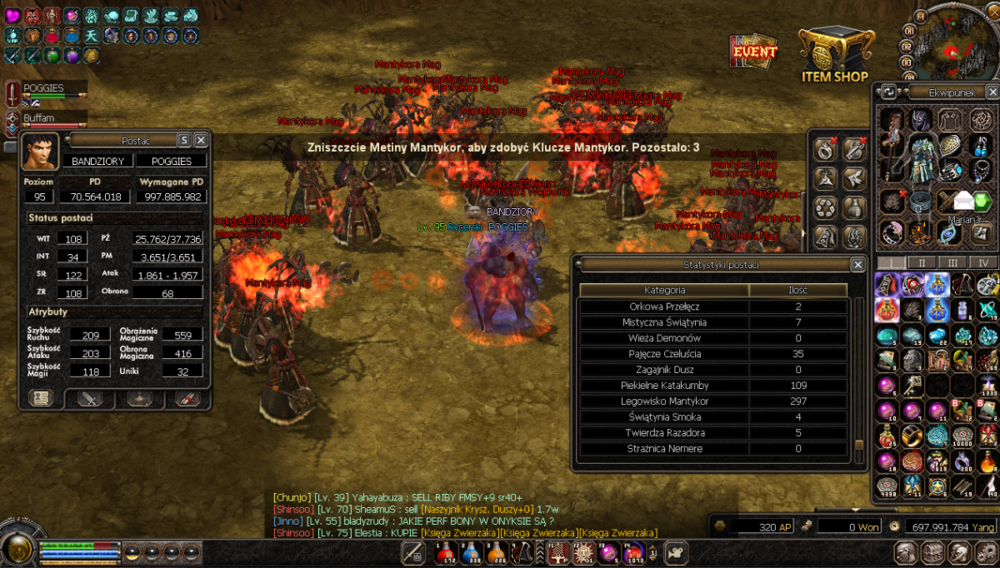Switch to inventory page IV
Viewport: 1000px width, 568px height.
pyautogui.click(x=983, y=263)
